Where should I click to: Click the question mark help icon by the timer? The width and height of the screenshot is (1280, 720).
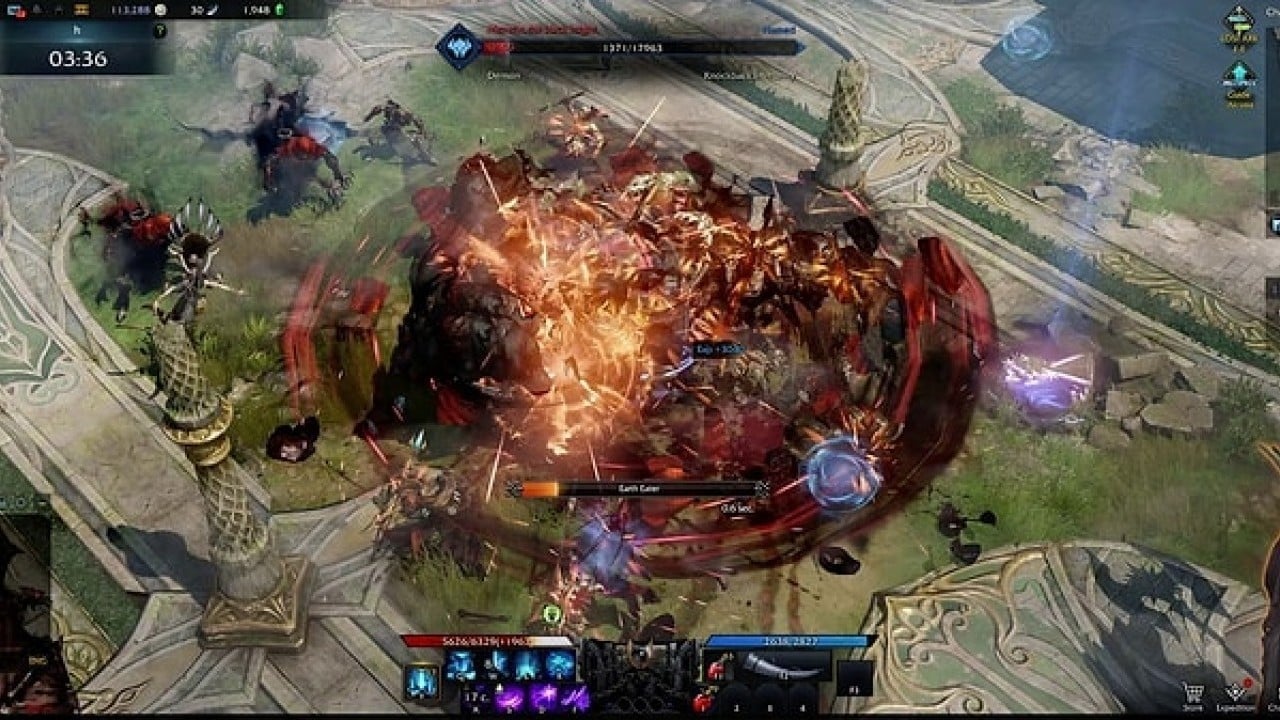point(160,32)
